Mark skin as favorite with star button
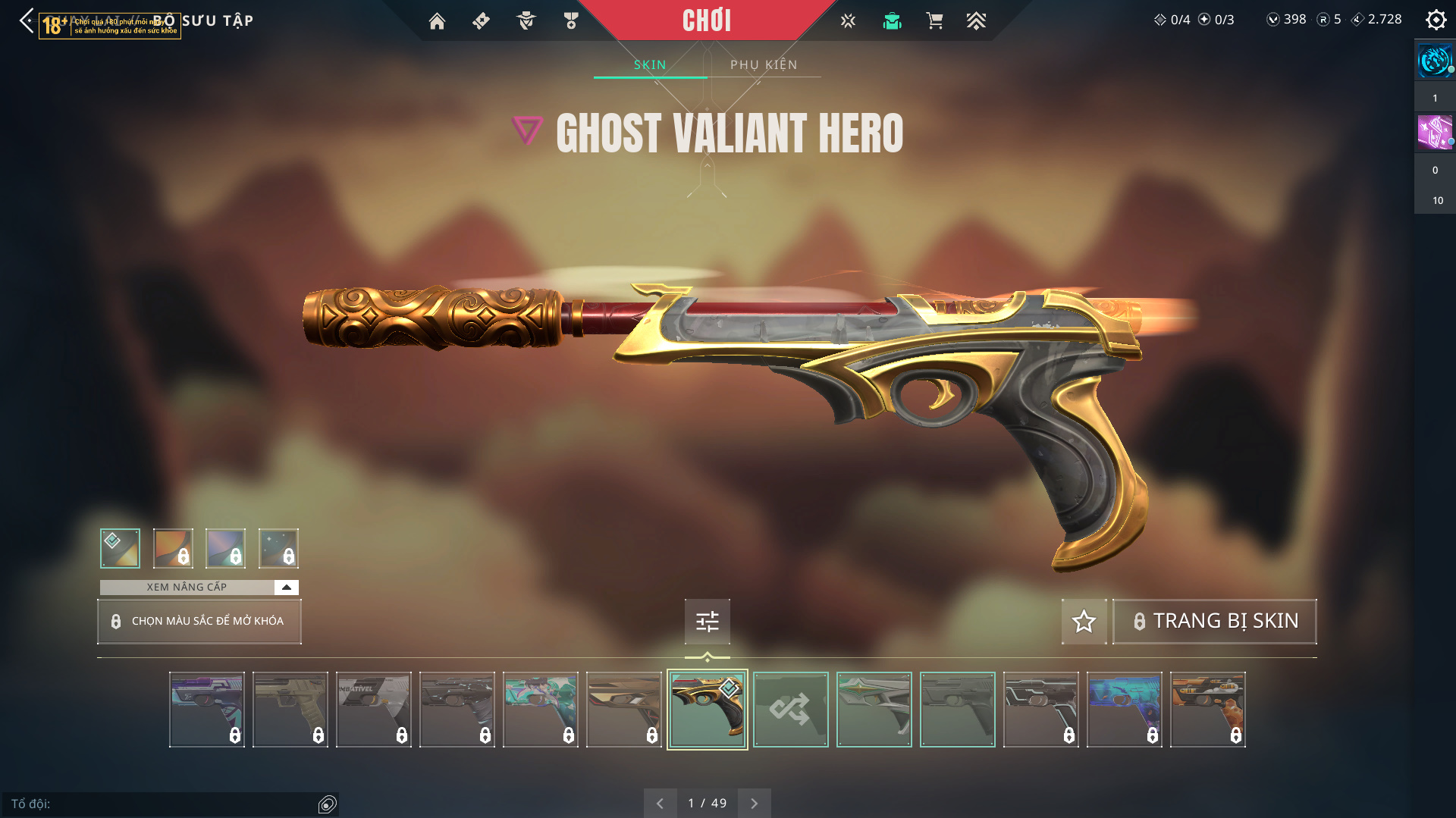 (x=1084, y=622)
